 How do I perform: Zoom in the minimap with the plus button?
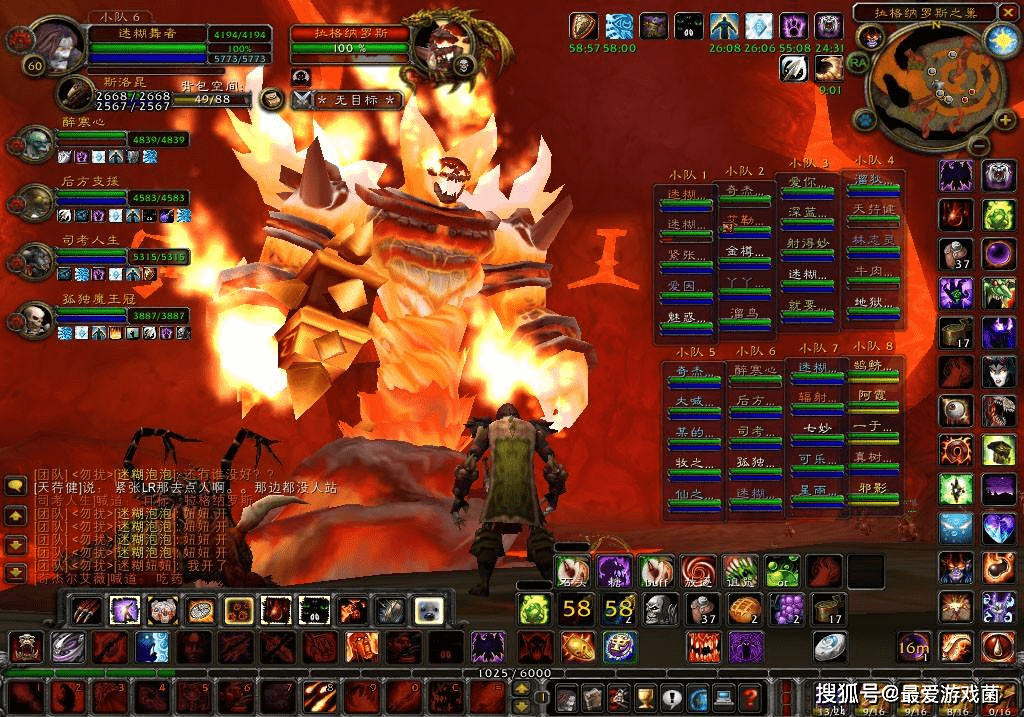click(x=1006, y=121)
